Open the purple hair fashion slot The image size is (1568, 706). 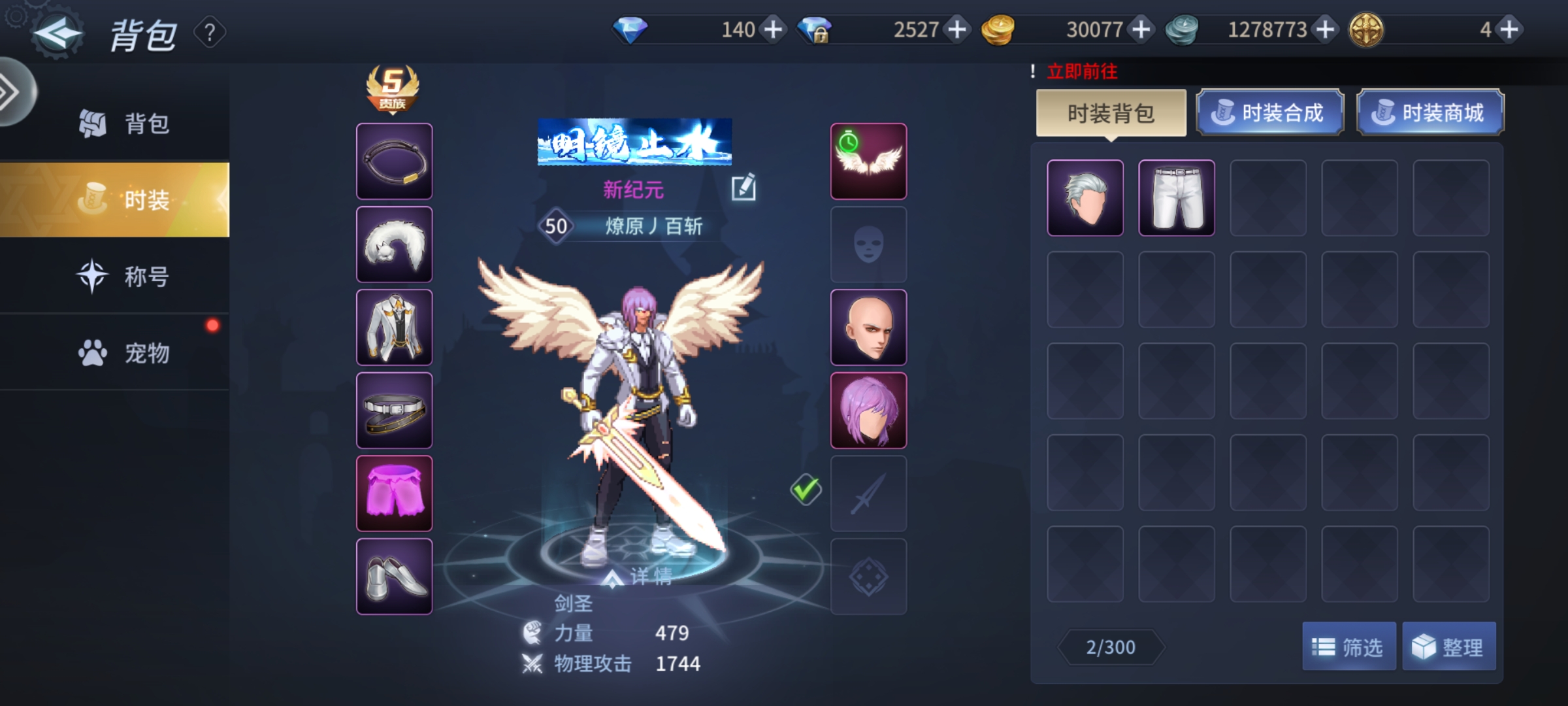869,410
